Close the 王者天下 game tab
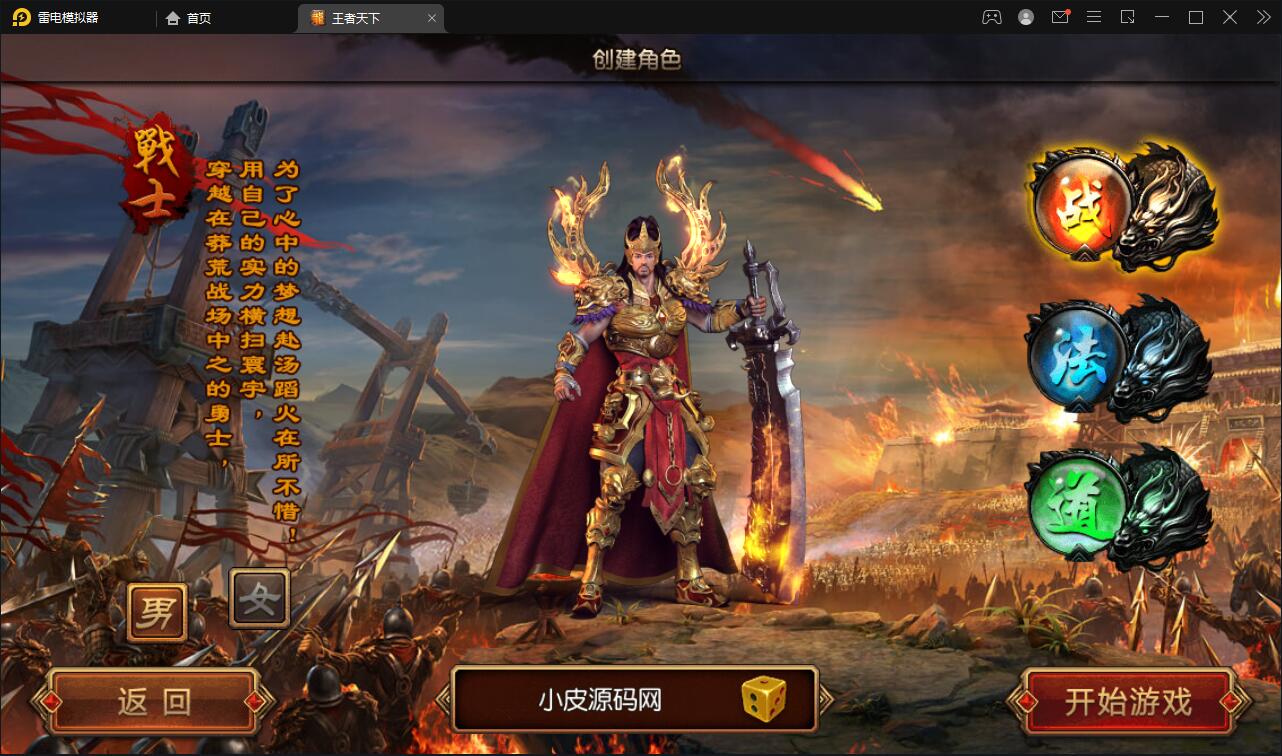 click(x=432, y=18)
